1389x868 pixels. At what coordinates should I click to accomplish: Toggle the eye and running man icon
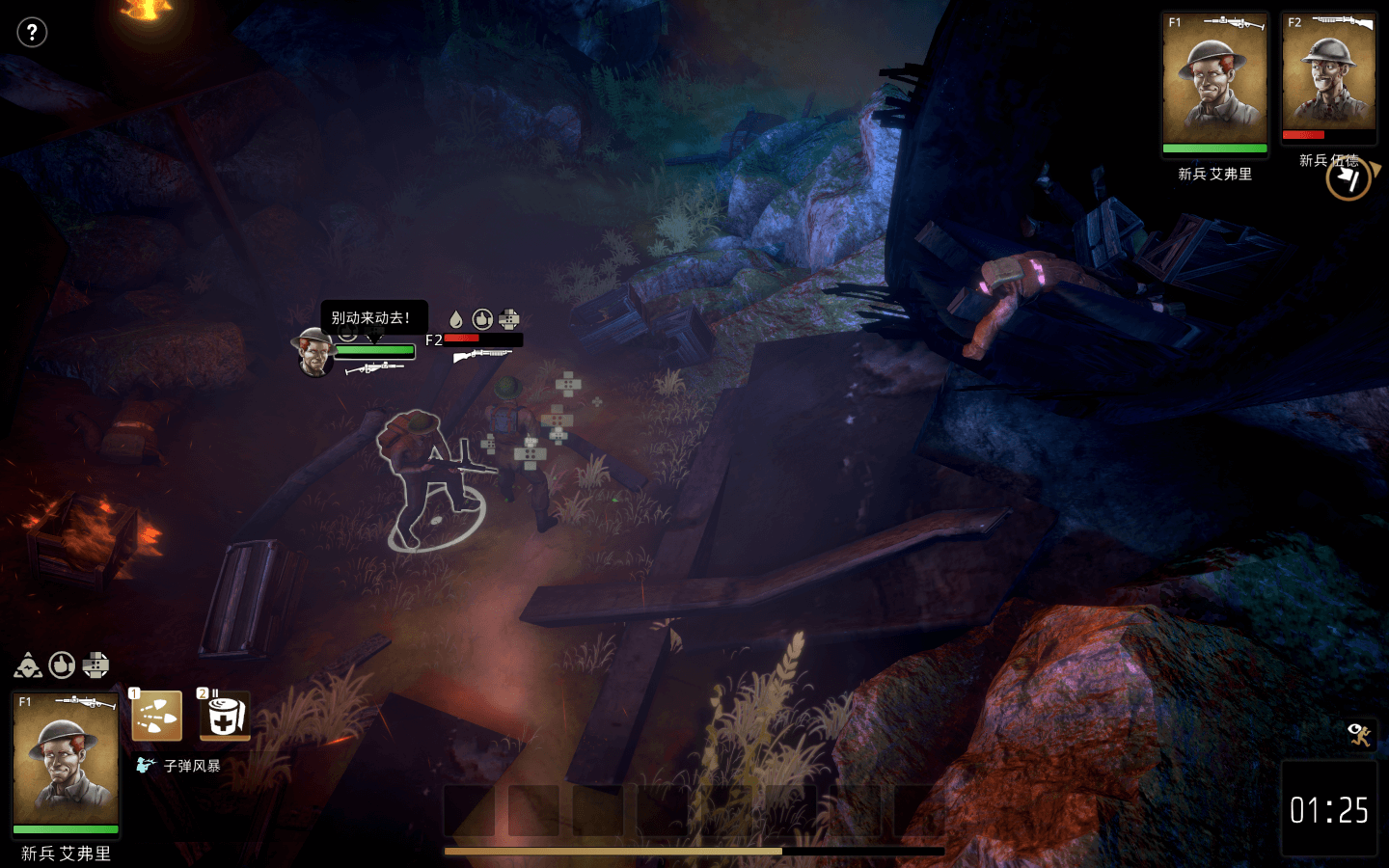click(x=1360, y=734)
